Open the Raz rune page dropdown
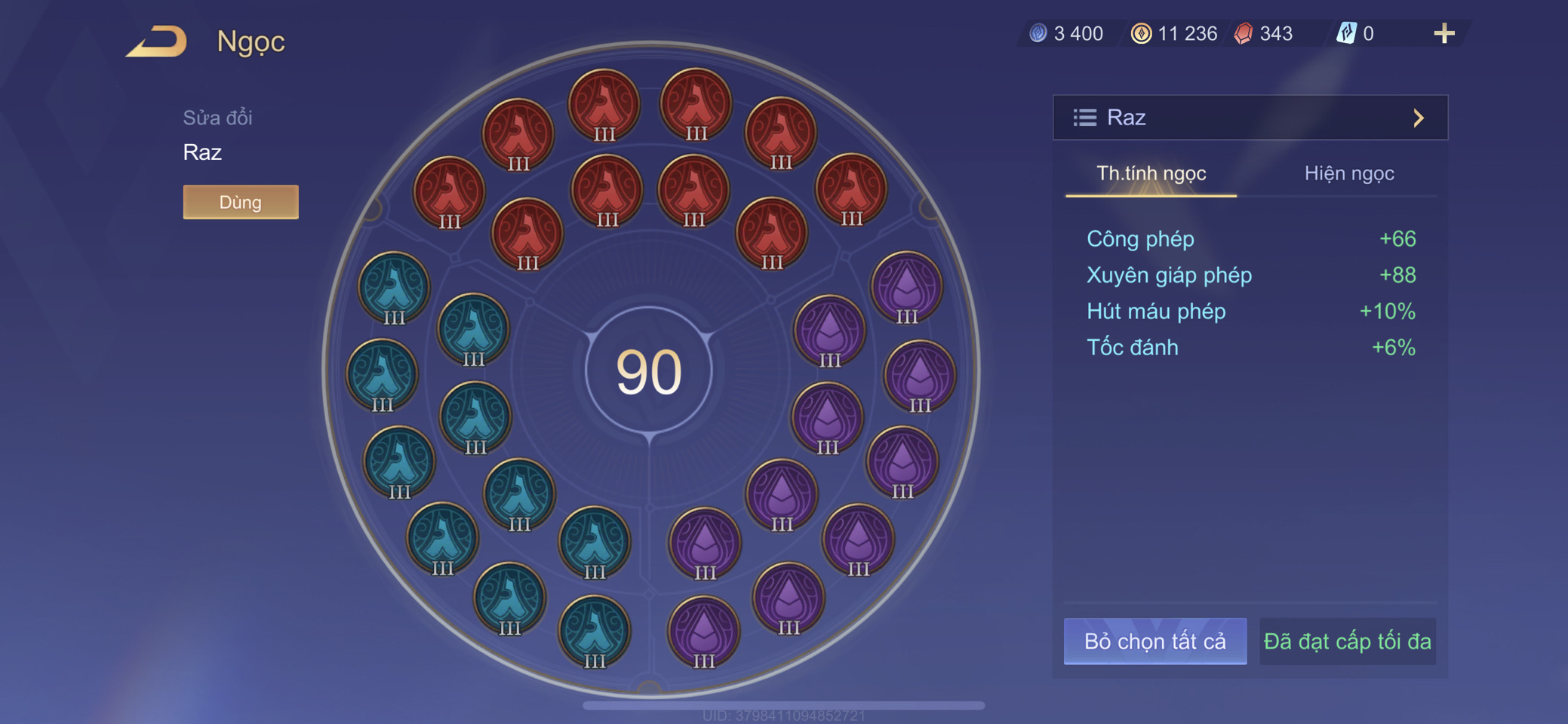 click(1250, 118)
